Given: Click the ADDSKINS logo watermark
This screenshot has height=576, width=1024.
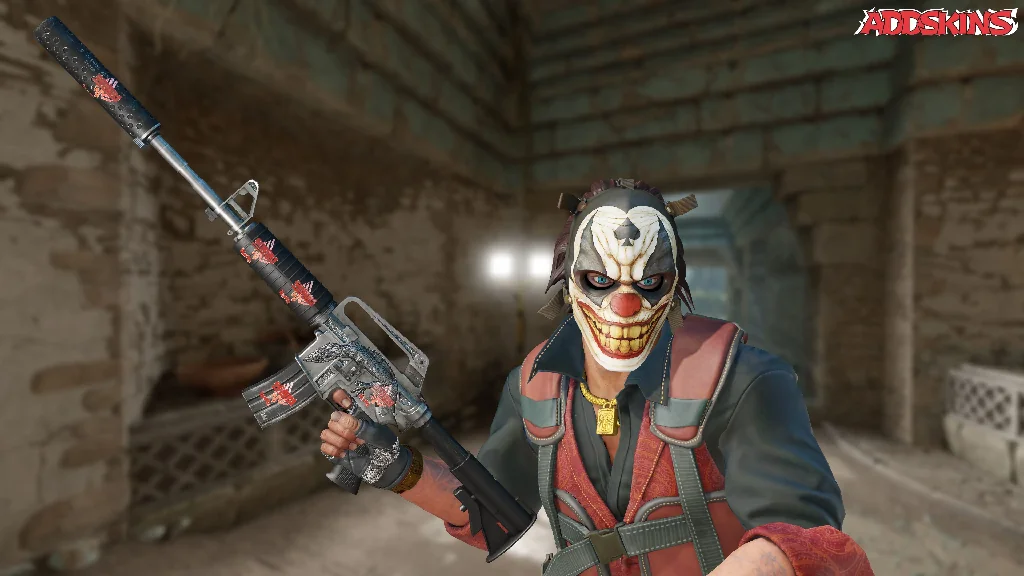Looking at the screenshot, I should coord(935,22).
